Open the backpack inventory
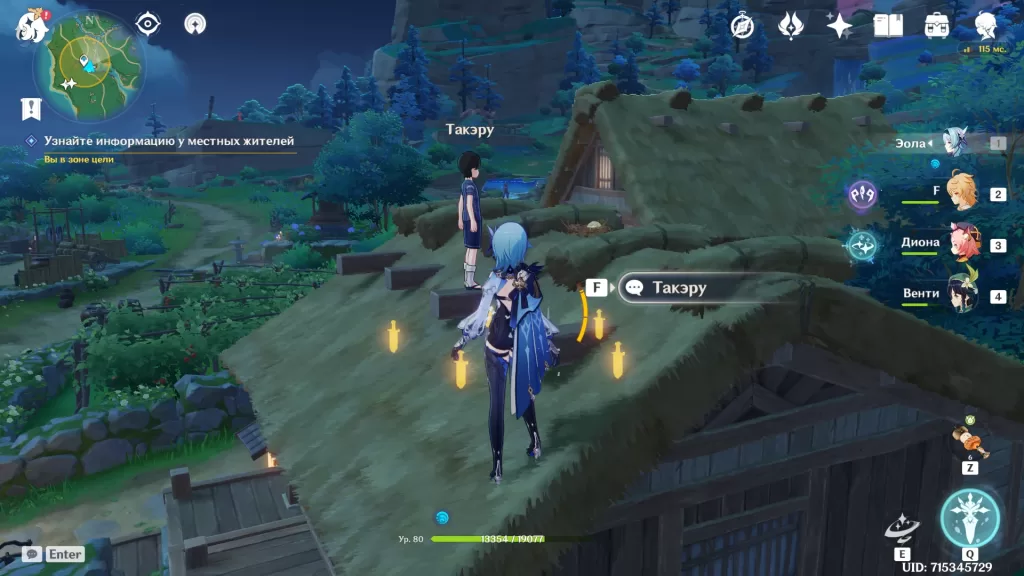Viewport: 1024px width, 576px height. point(937,25)
